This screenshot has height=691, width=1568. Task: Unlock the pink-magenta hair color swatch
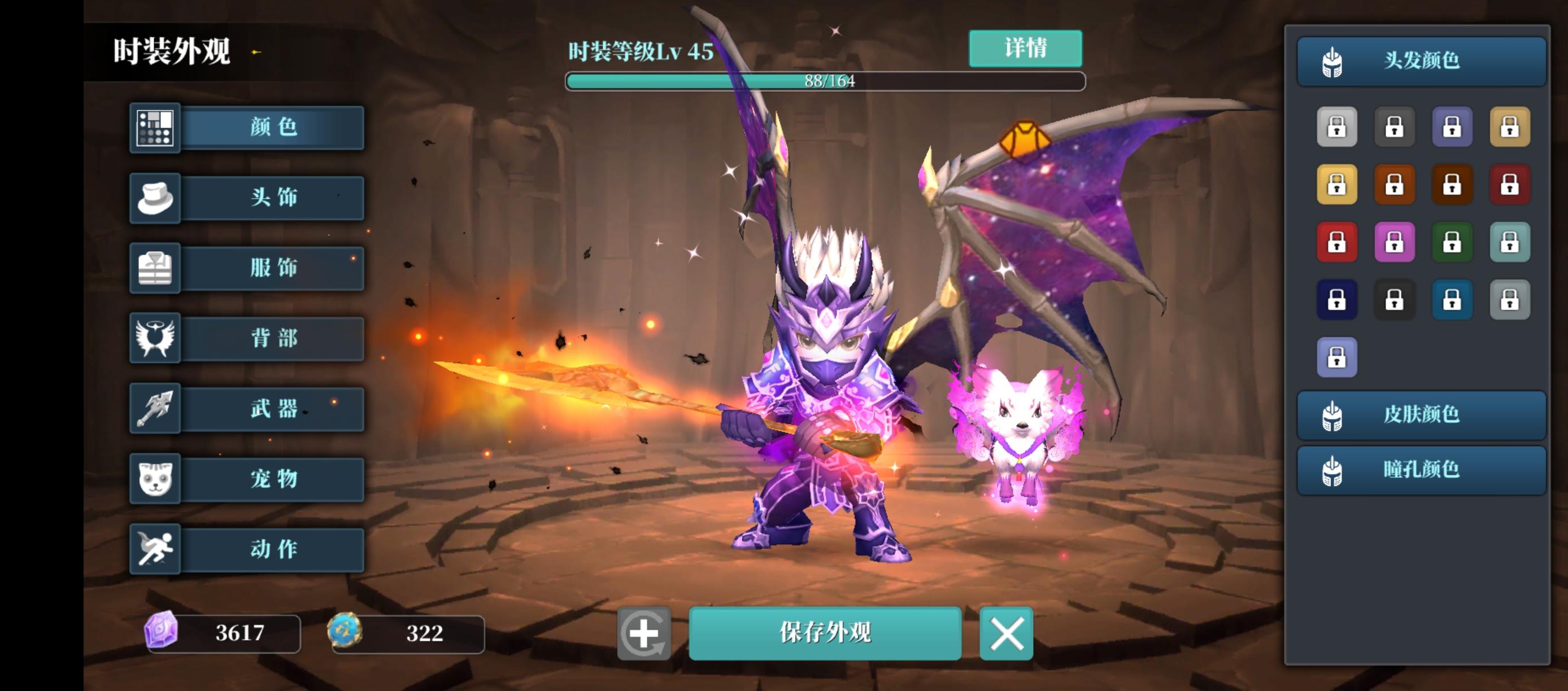click(x=1395, y=242)
